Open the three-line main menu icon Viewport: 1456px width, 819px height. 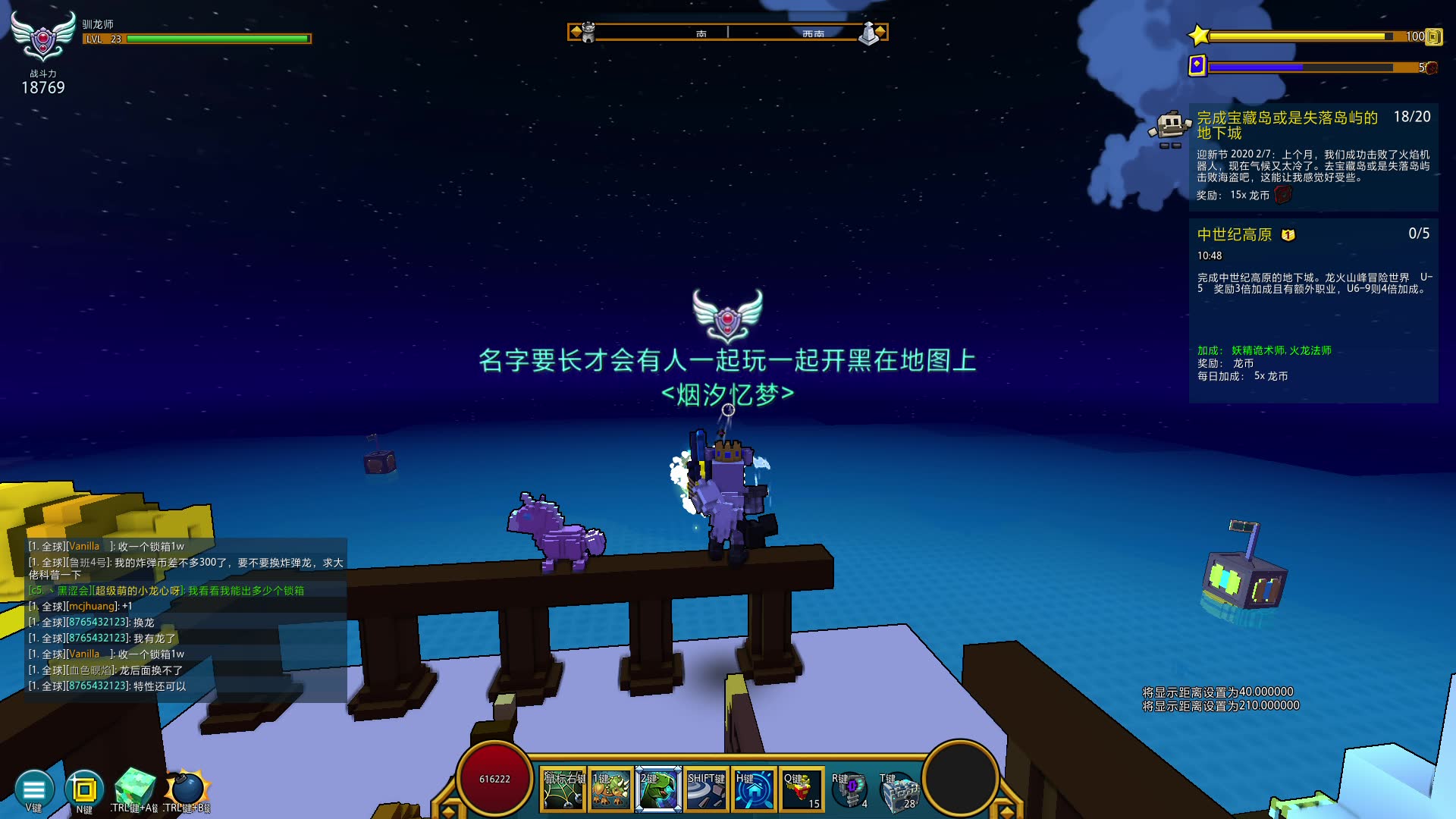[33, 789]
